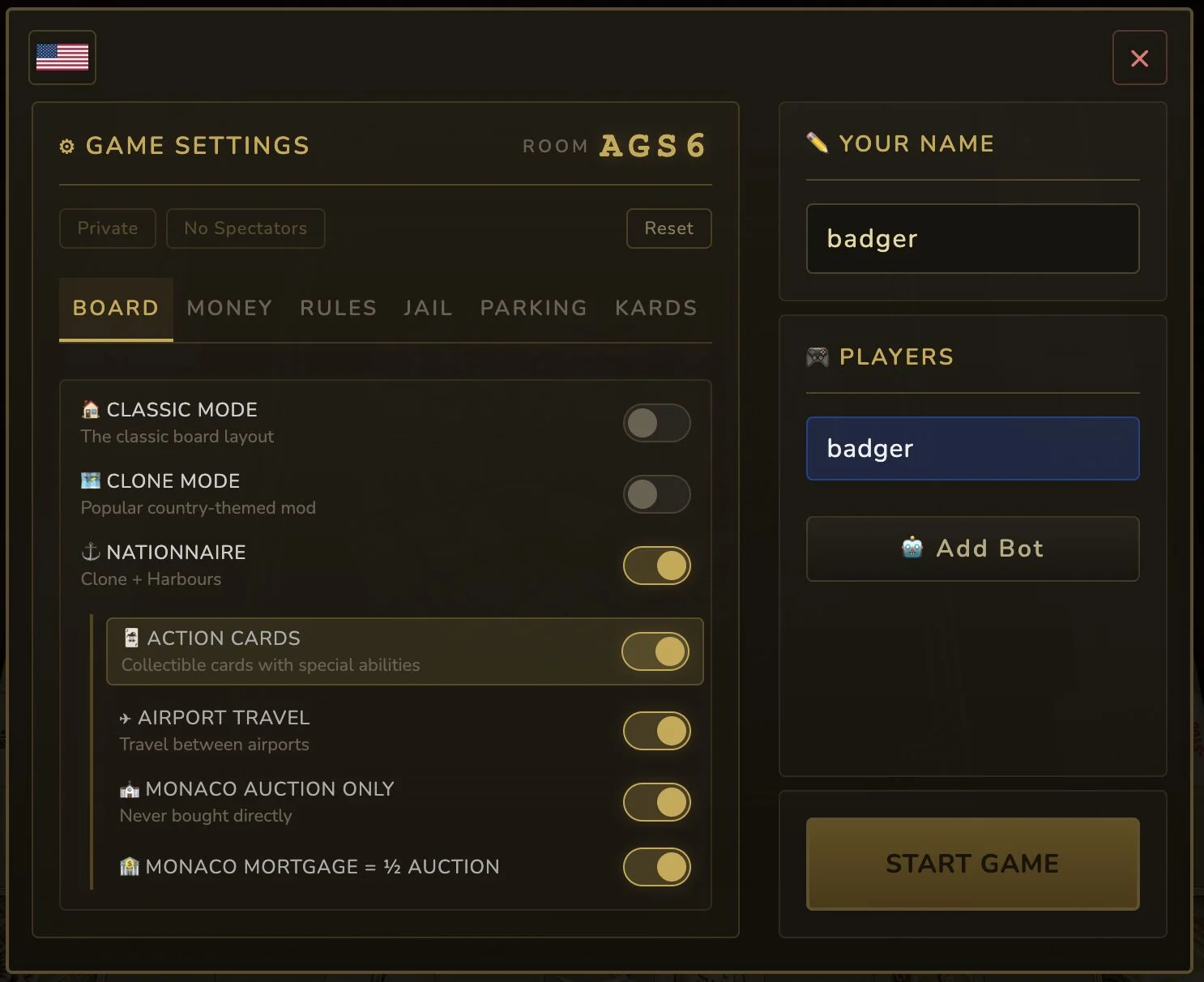Enable the CLASSIC MODE toggle
The image size is (1204, 982).
657,423
